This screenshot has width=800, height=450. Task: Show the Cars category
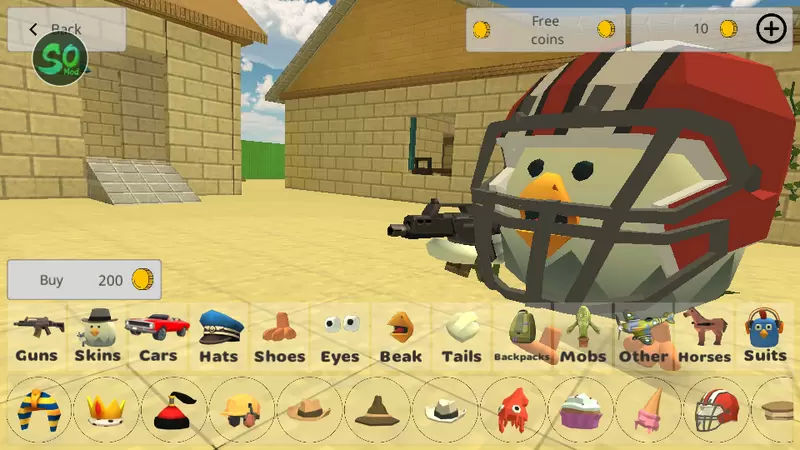click(157, 336)
